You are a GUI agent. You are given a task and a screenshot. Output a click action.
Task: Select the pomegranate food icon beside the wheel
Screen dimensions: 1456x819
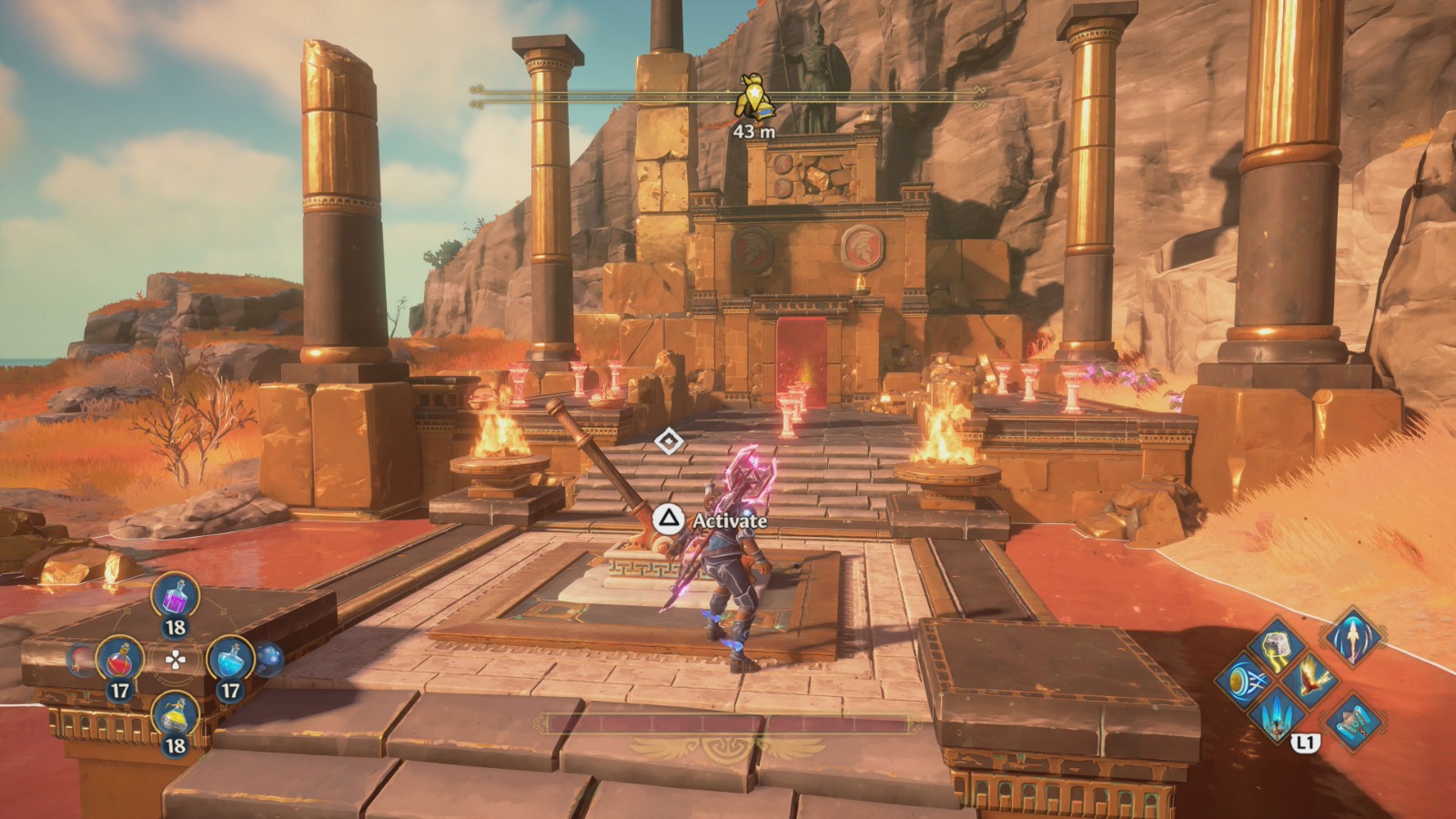click(x=80, y=660)
